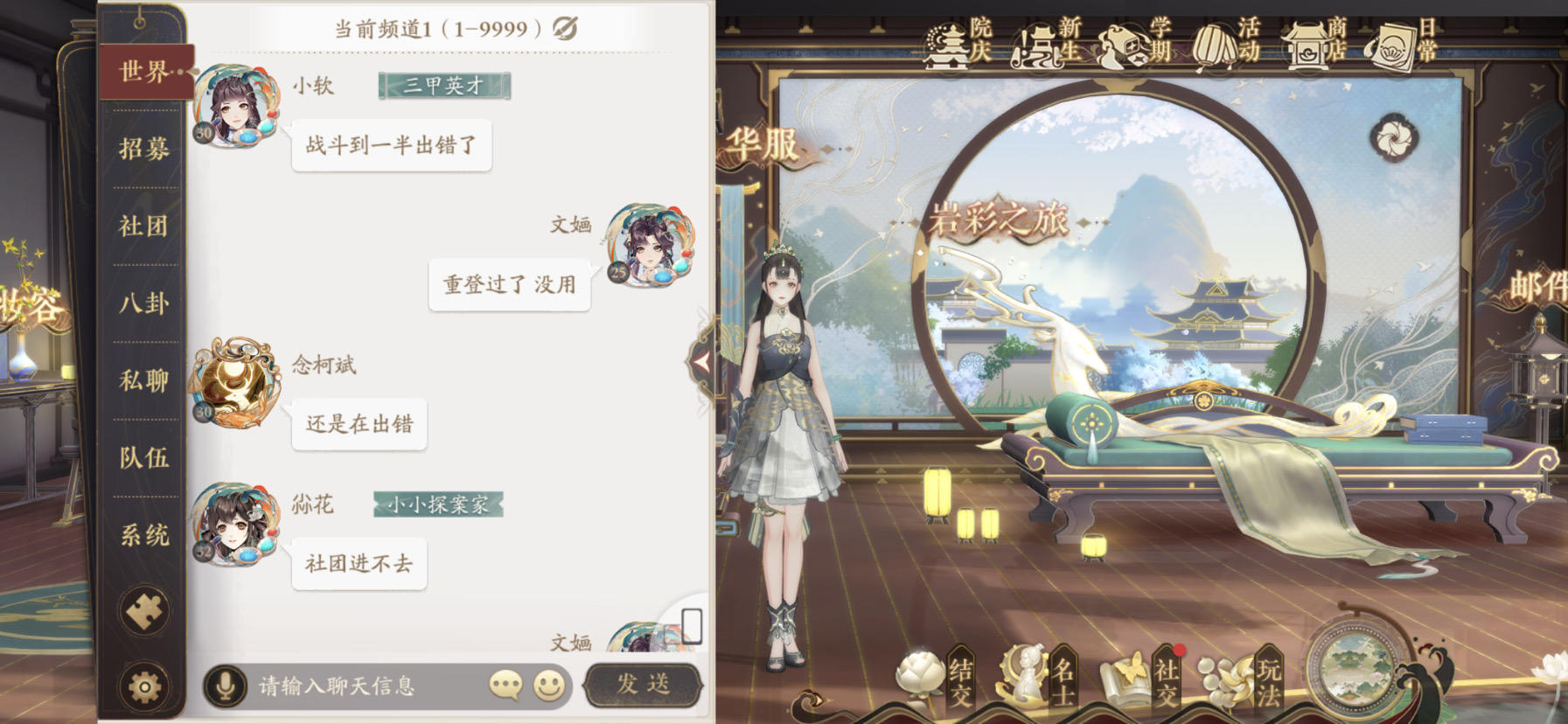1568x724 pixels.
Task: Collapse the chat panel via the side arrow
Action: point(702,362)
